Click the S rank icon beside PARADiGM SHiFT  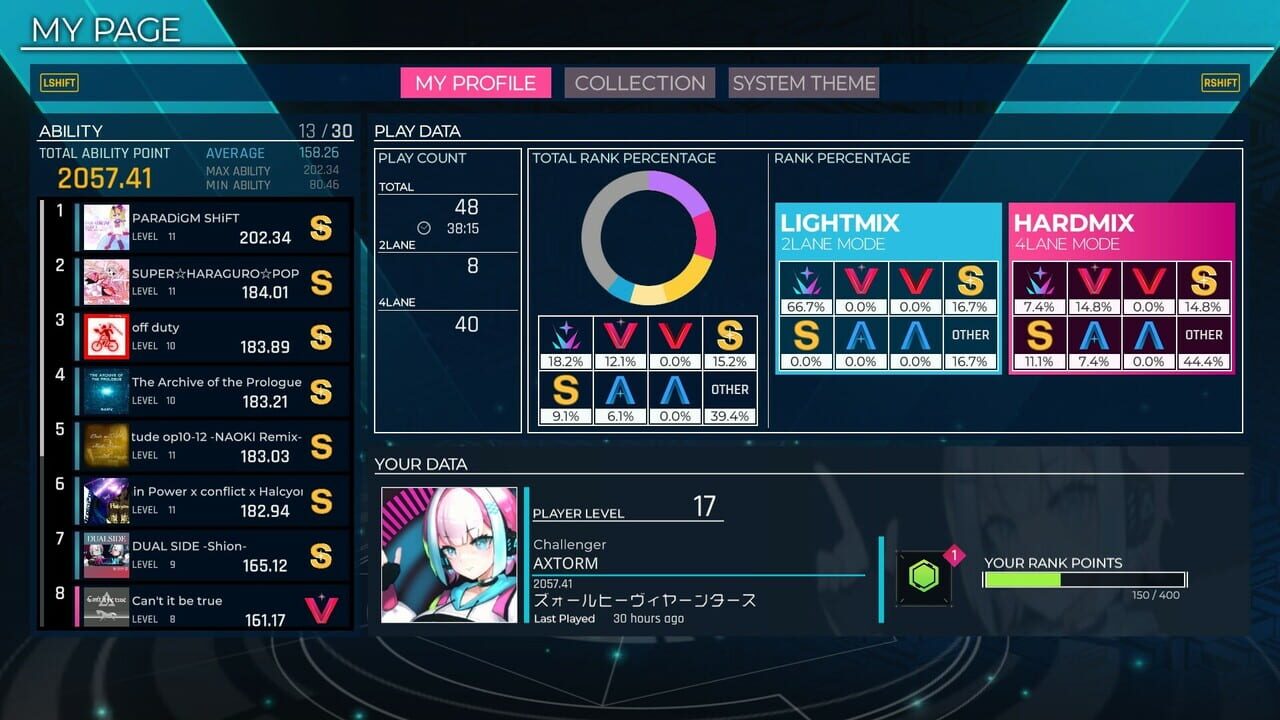[x=322, y=228]
